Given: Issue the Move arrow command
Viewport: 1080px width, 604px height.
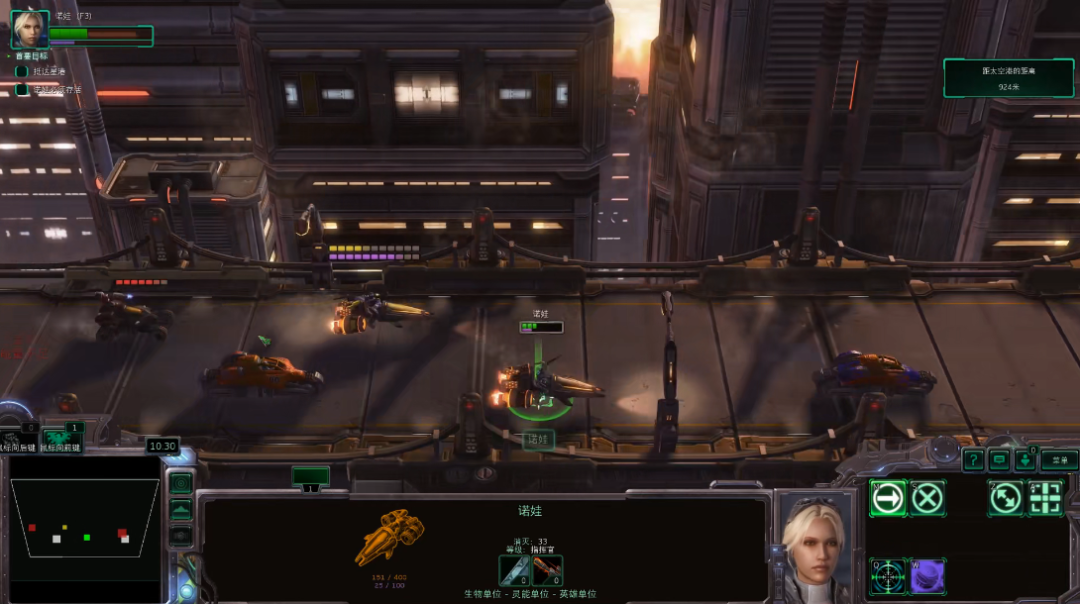Looking at the screenshot, I should [887, 497].
